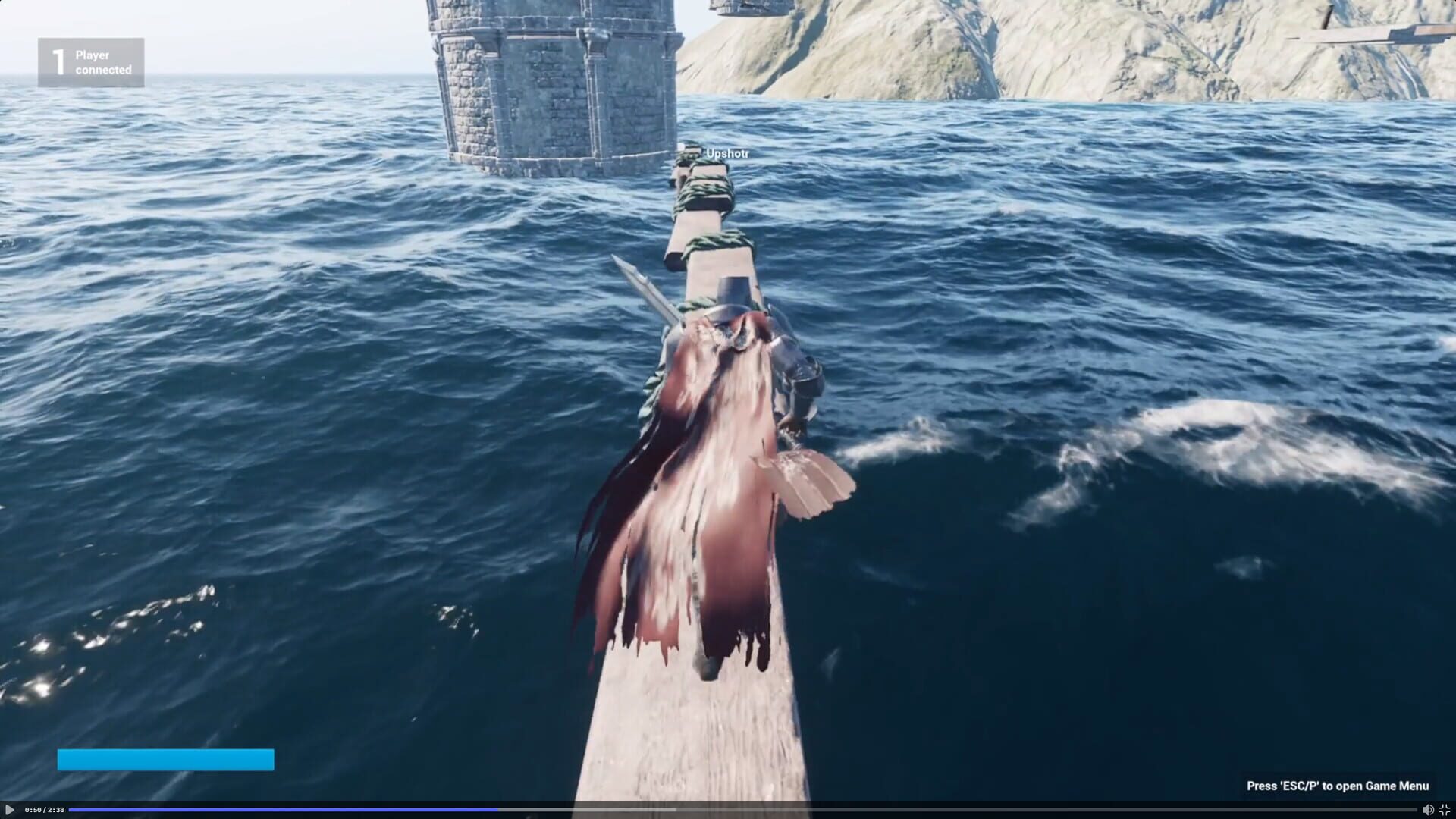Toggle playback with the play control
Viewport: 1456px width, 819px height.
10,810
